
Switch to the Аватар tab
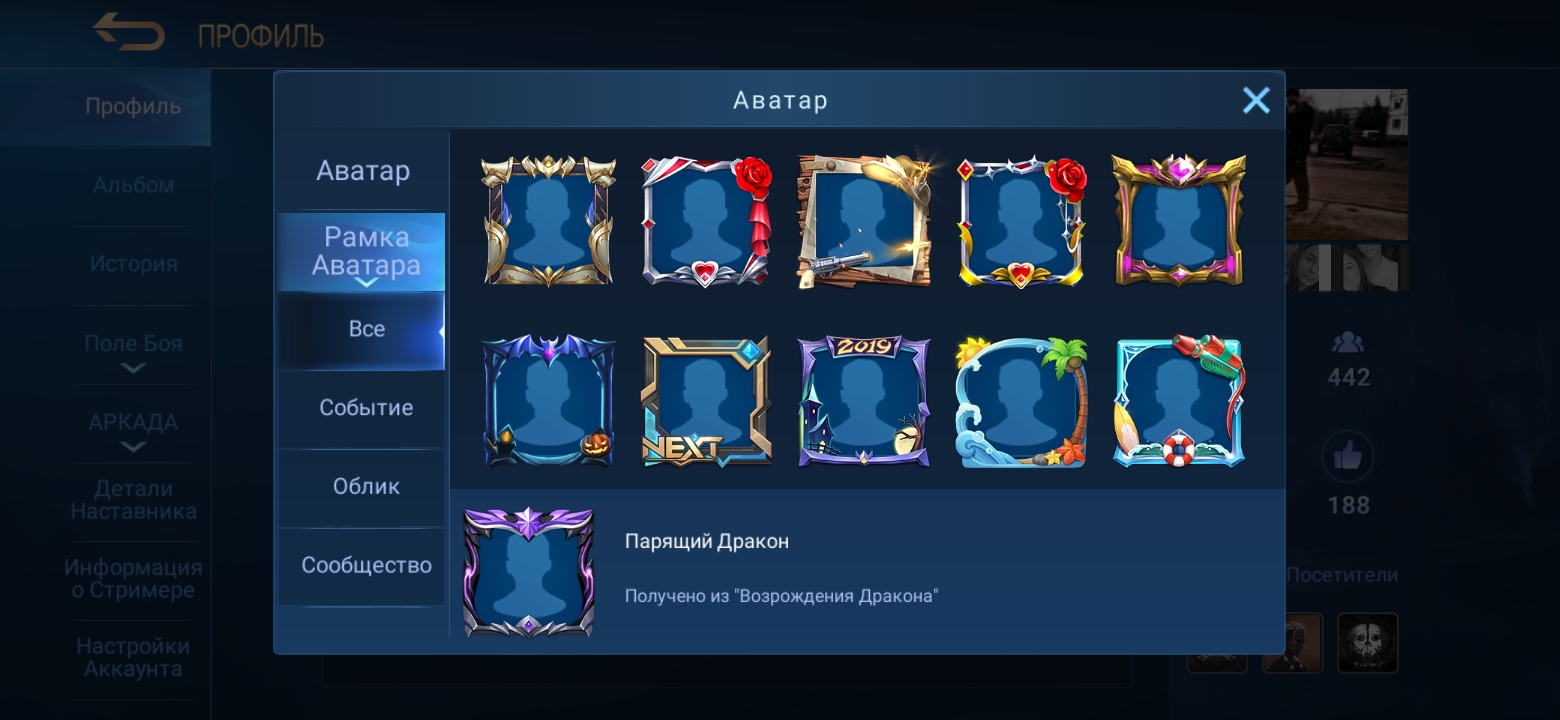click(362, 171)
